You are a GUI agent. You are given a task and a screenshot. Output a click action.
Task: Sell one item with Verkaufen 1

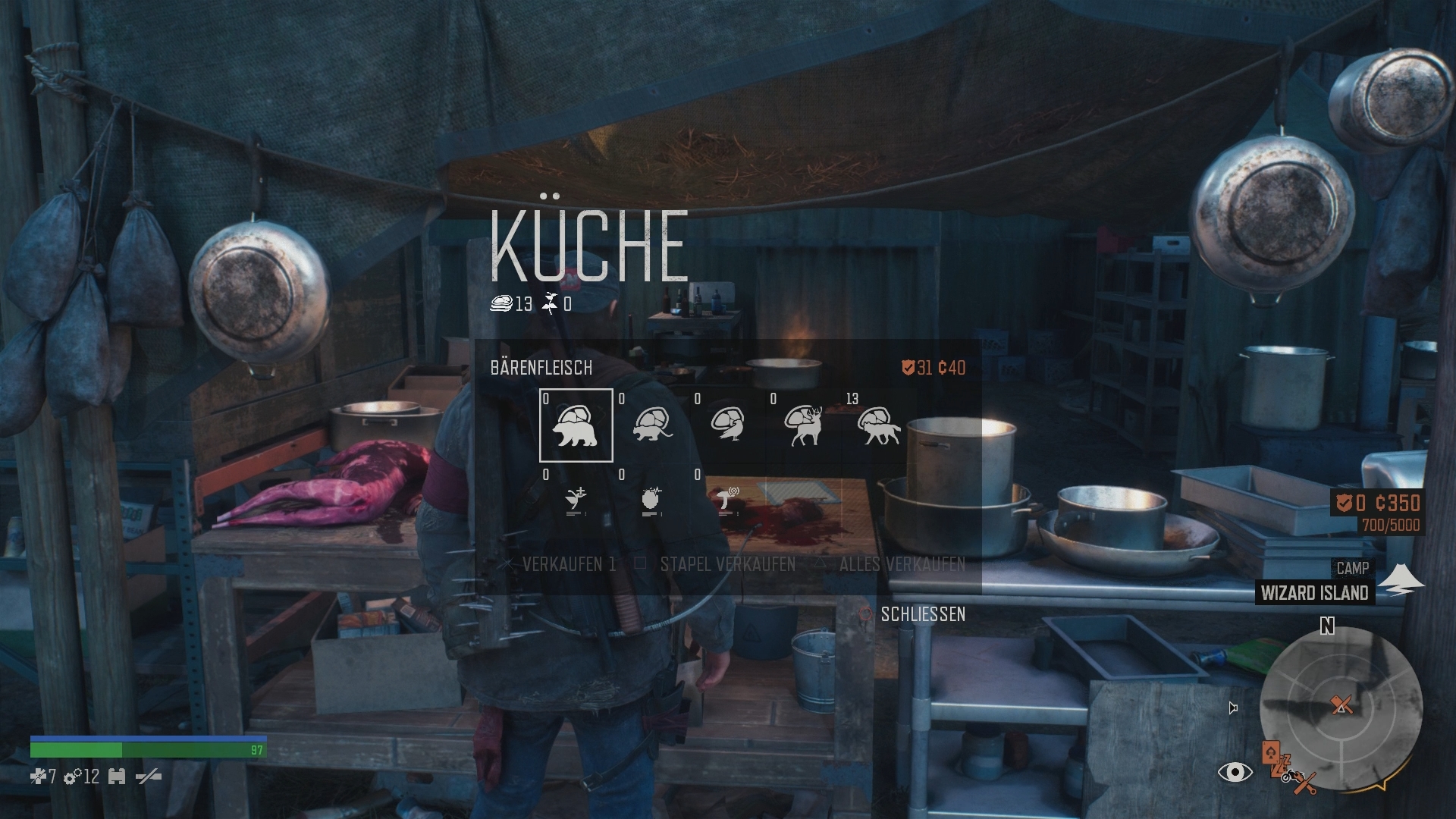coord(560,564)
